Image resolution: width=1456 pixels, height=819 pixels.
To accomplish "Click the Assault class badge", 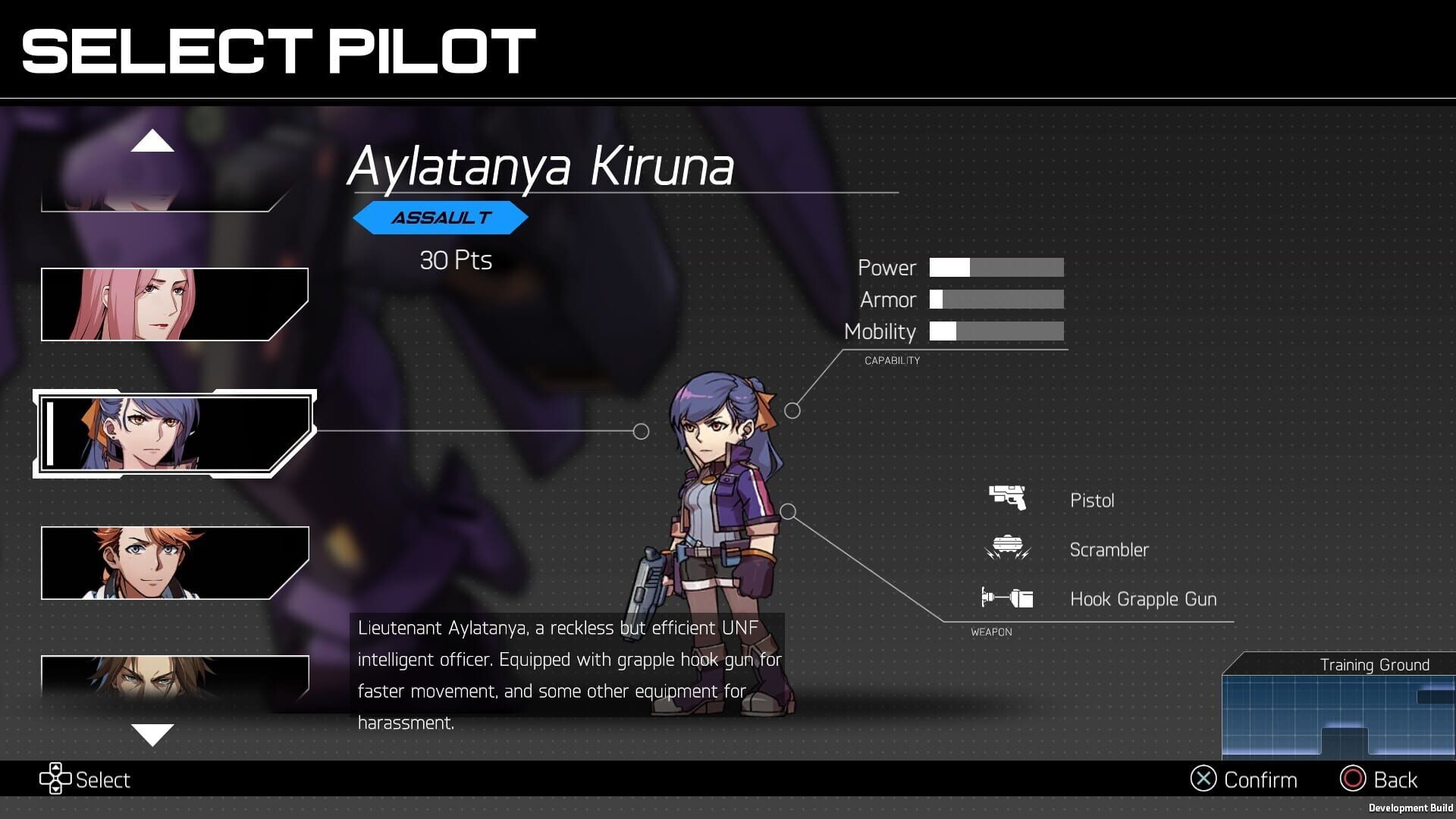I will tap(441, 217).
